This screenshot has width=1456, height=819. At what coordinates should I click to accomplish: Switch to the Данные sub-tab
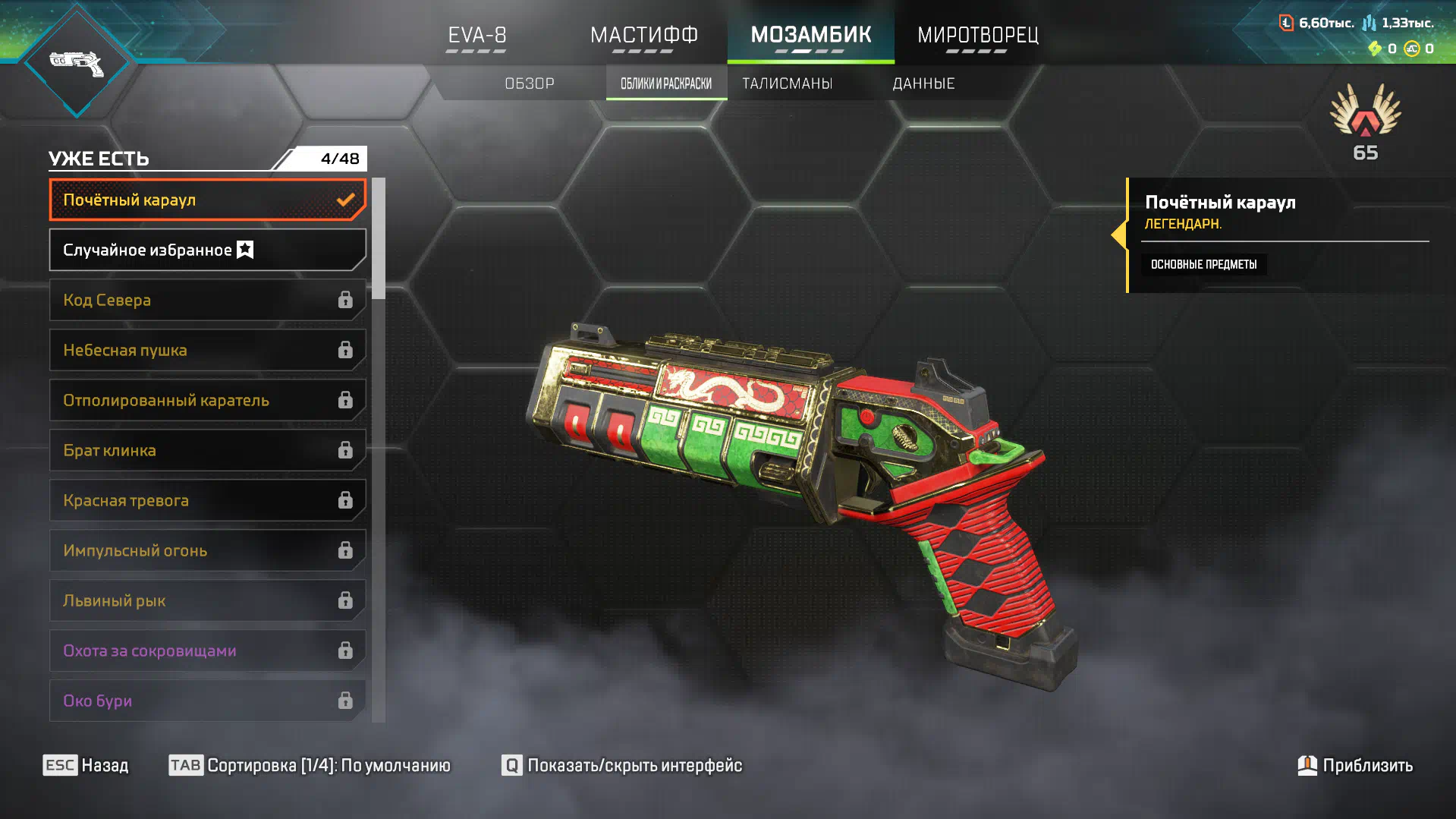923,83
